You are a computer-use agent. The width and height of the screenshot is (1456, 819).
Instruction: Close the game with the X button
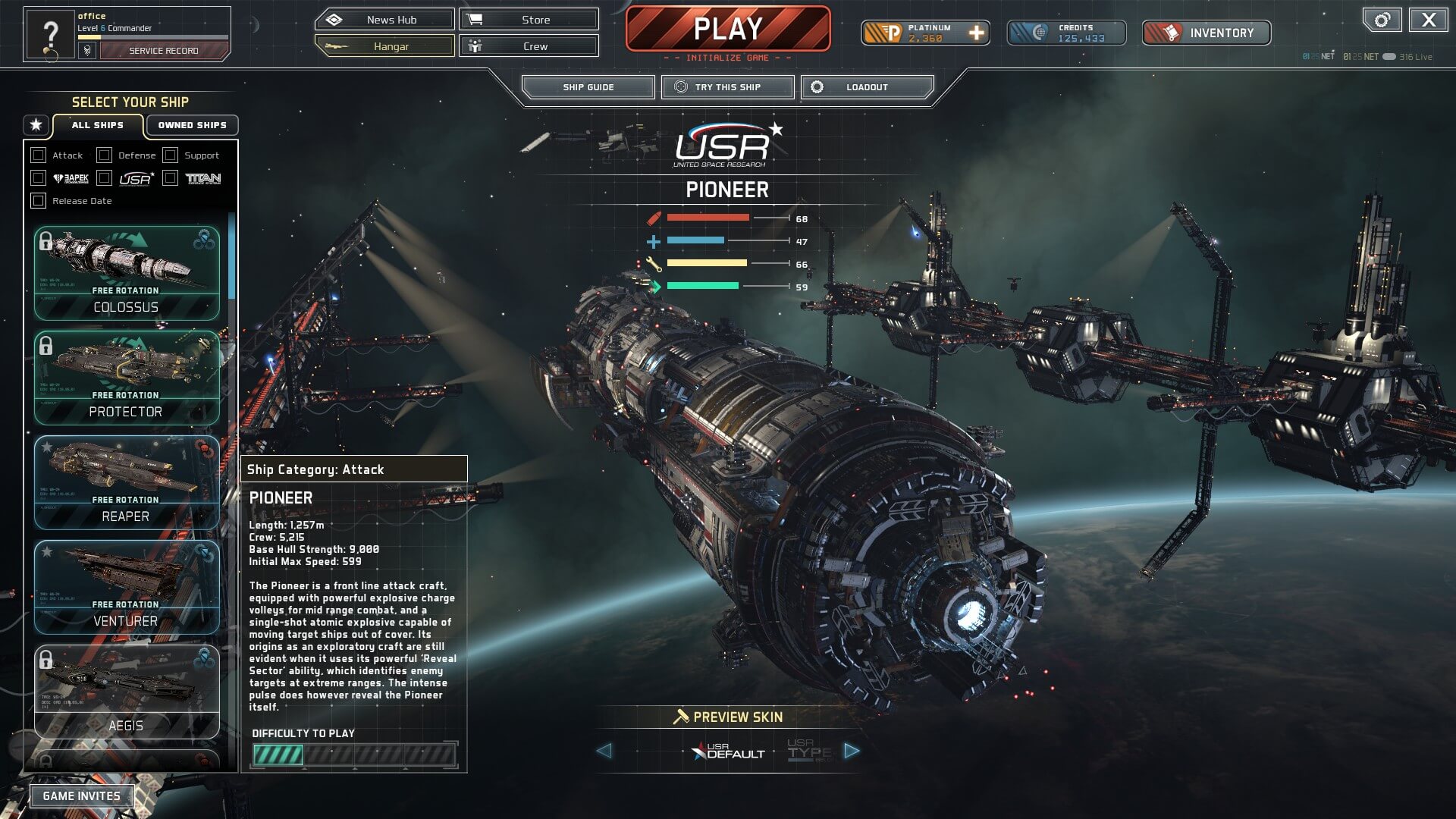[1429, 20]
